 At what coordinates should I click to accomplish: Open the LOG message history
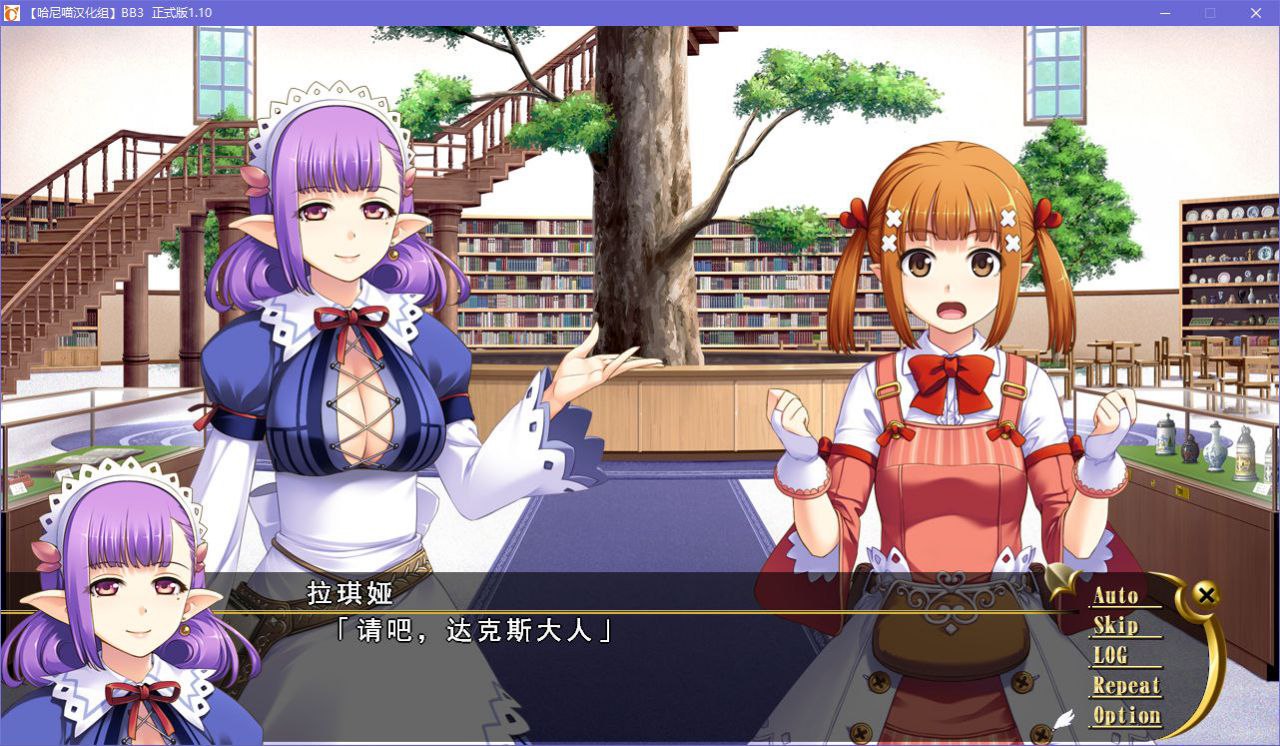[1112, 655]
